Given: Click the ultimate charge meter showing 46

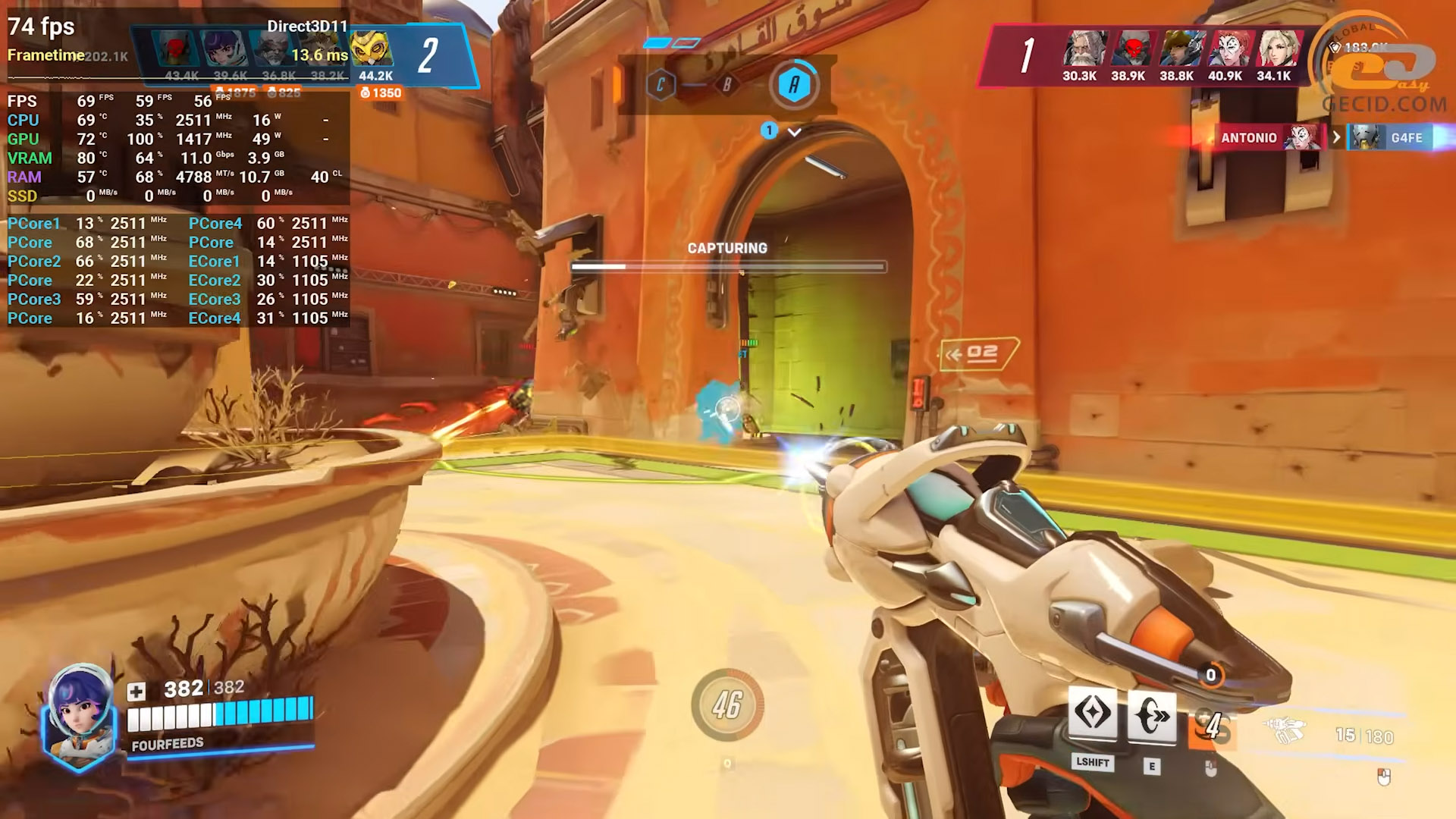Looking at the screenshot, I should coord(727,705).
